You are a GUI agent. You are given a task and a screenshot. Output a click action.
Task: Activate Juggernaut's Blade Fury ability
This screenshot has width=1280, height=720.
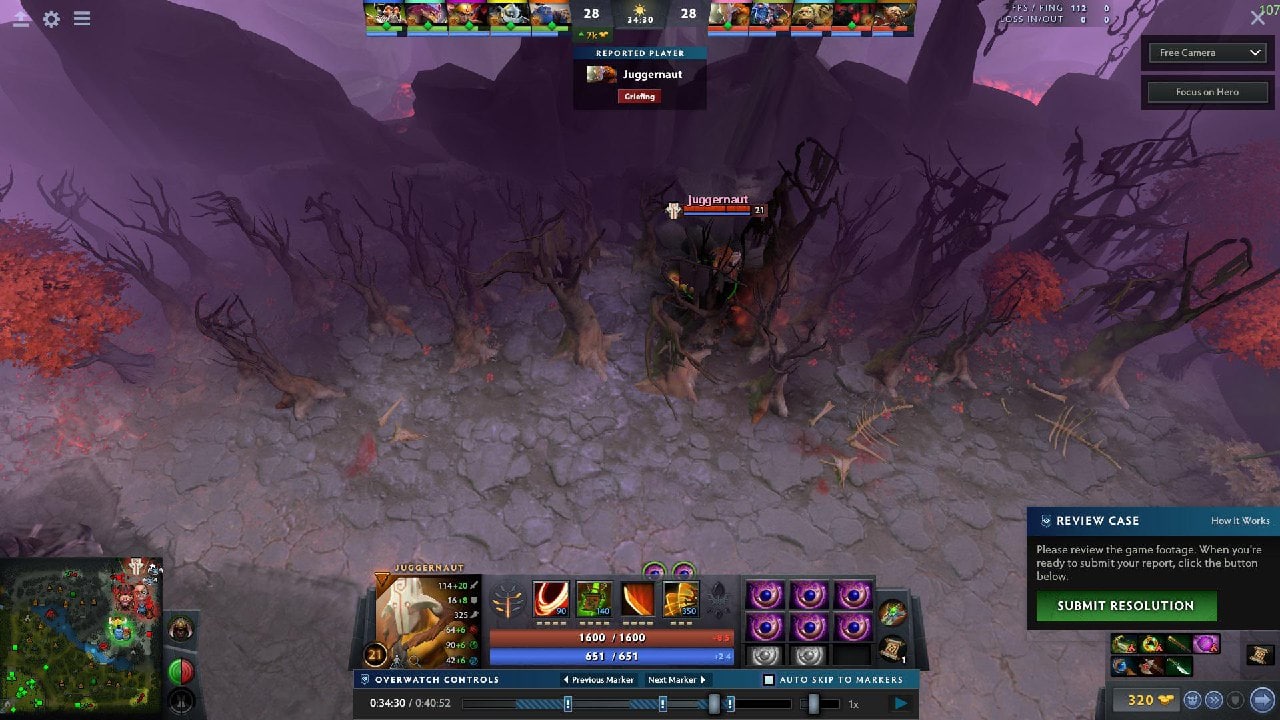click(x=550, y=599)
